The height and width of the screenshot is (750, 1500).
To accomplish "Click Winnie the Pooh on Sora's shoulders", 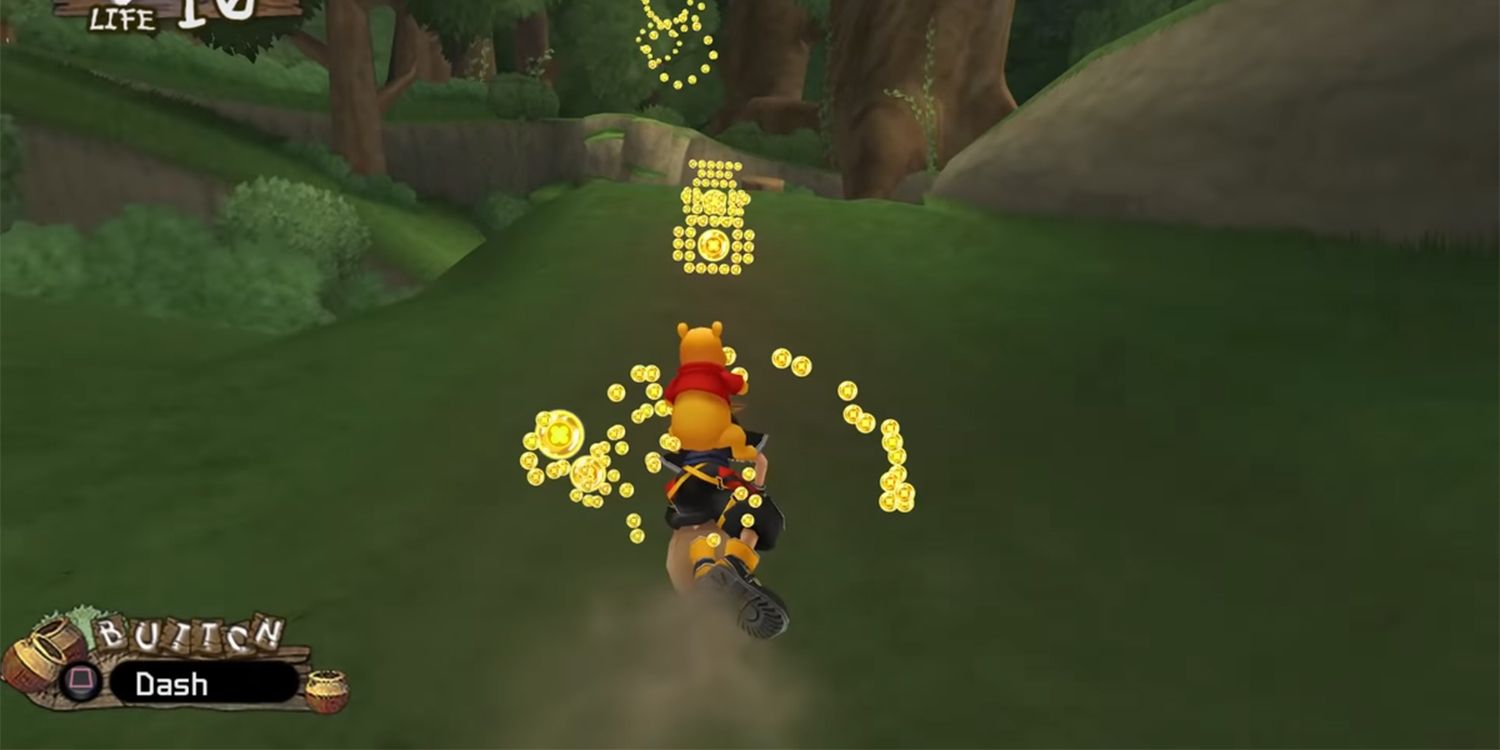I will (x=698, y=370).
